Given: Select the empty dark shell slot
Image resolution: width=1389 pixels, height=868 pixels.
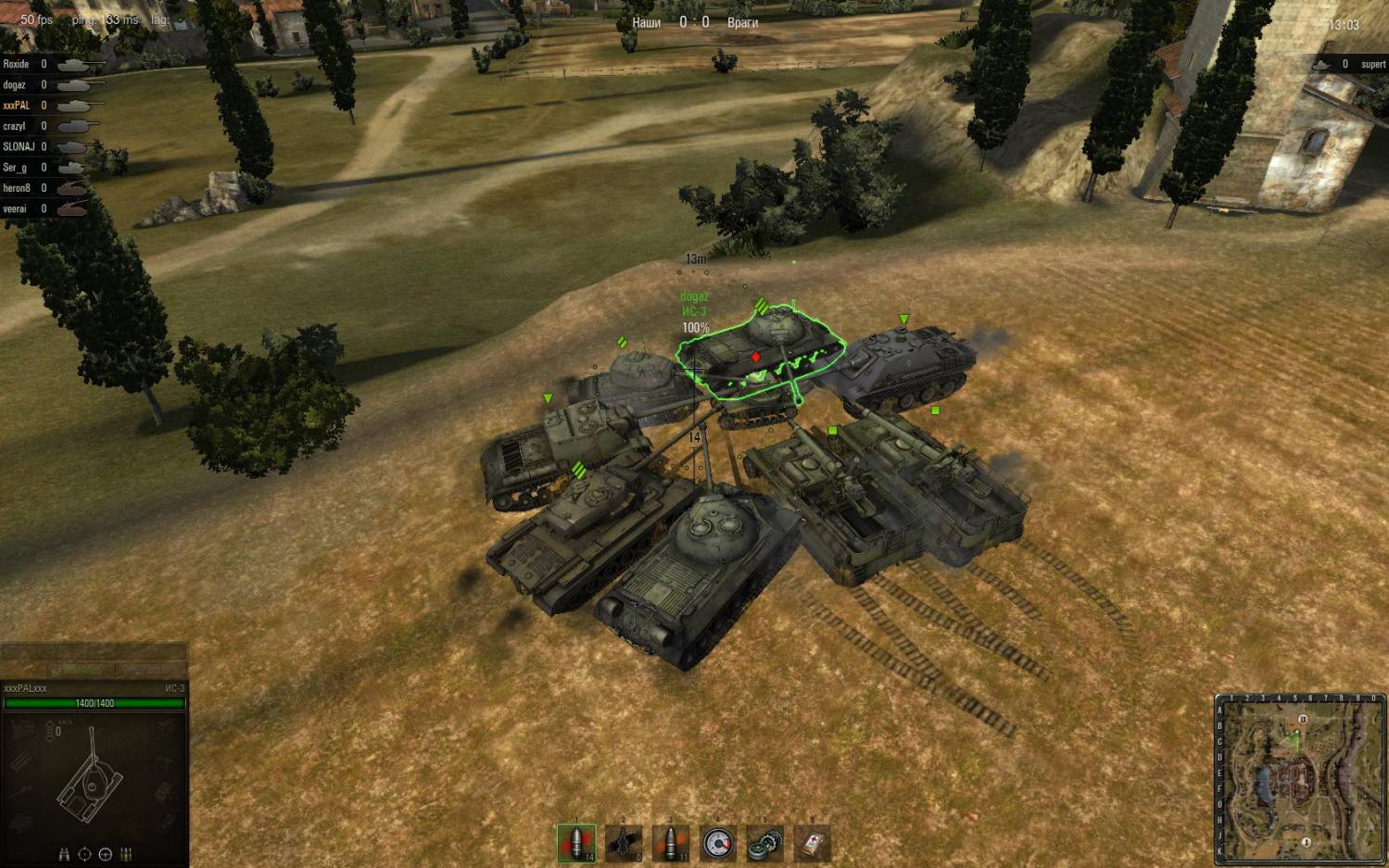Looking at the screenshot, I should [624, 844].
